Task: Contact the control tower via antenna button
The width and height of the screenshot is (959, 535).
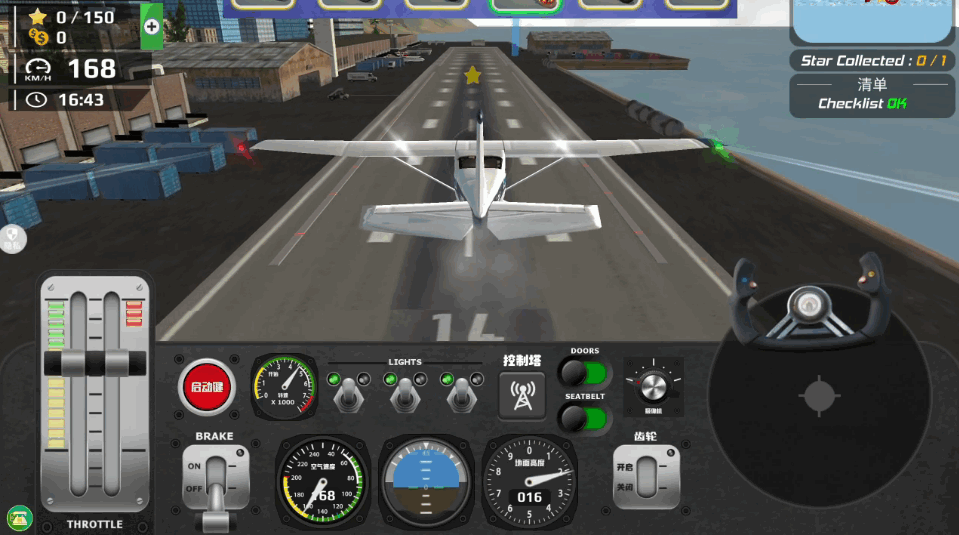Action: click(x=522, y=395)
